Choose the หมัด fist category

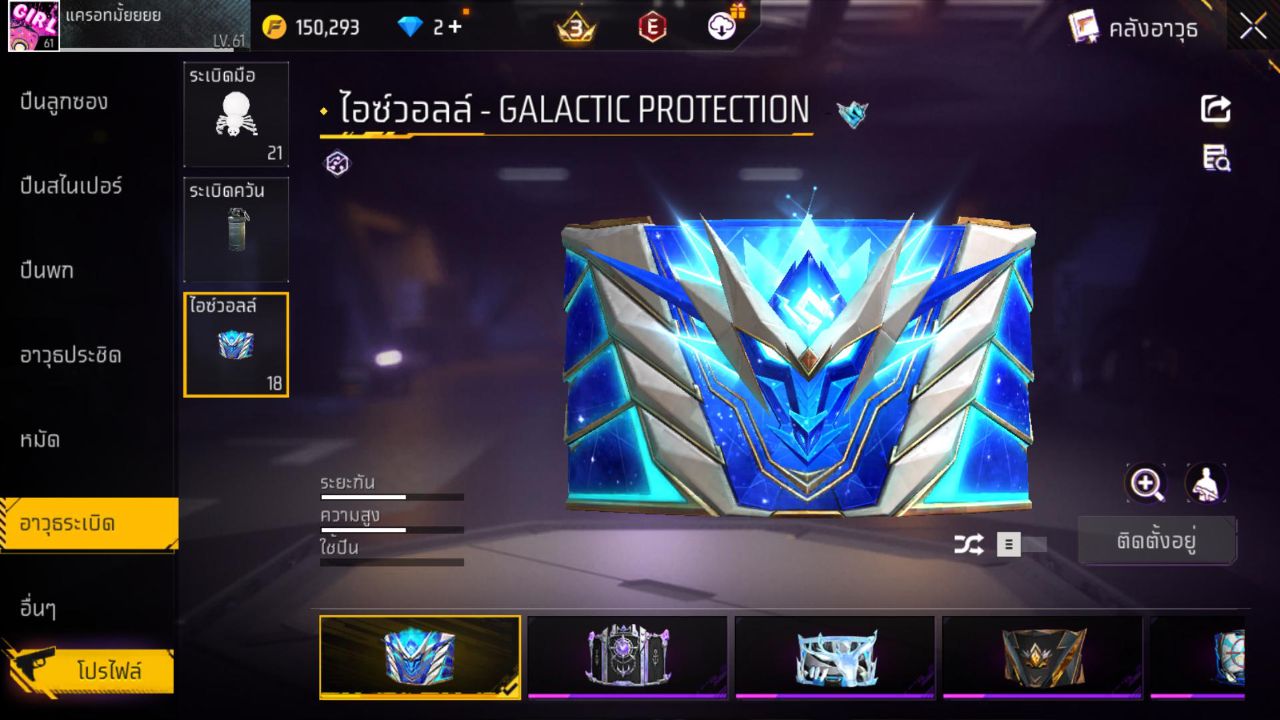pos(40,439)
